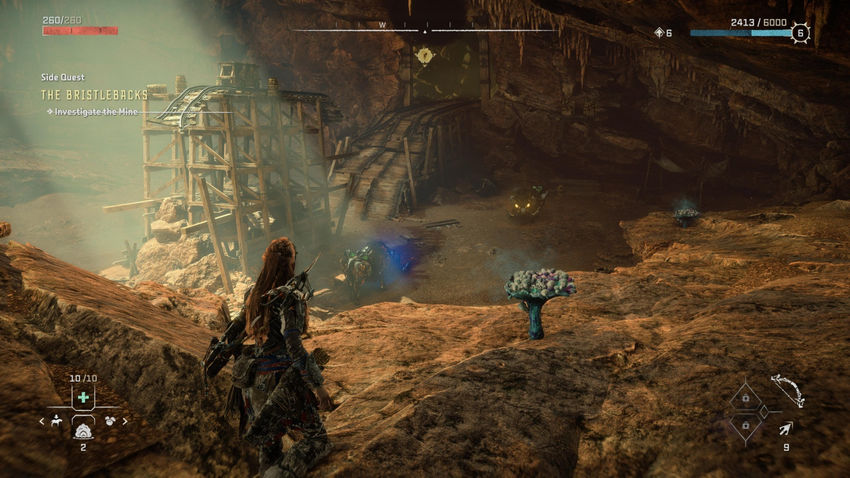The width and height of the screenshot is (850, 478).
Task: Open The Bristlebacks side quest tracker
Action: click(x=94, y=94)
